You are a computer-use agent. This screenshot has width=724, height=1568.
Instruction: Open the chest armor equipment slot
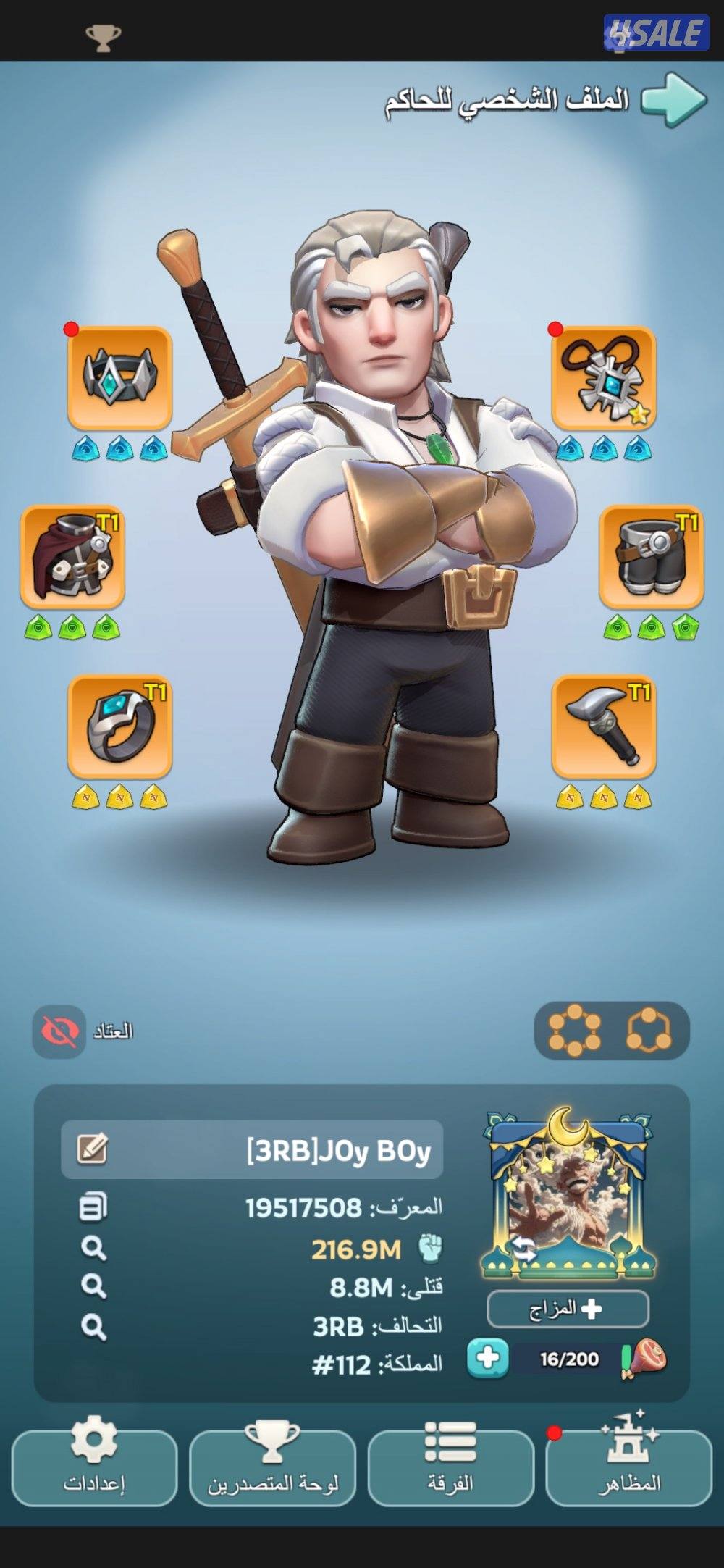click(72, 556)
